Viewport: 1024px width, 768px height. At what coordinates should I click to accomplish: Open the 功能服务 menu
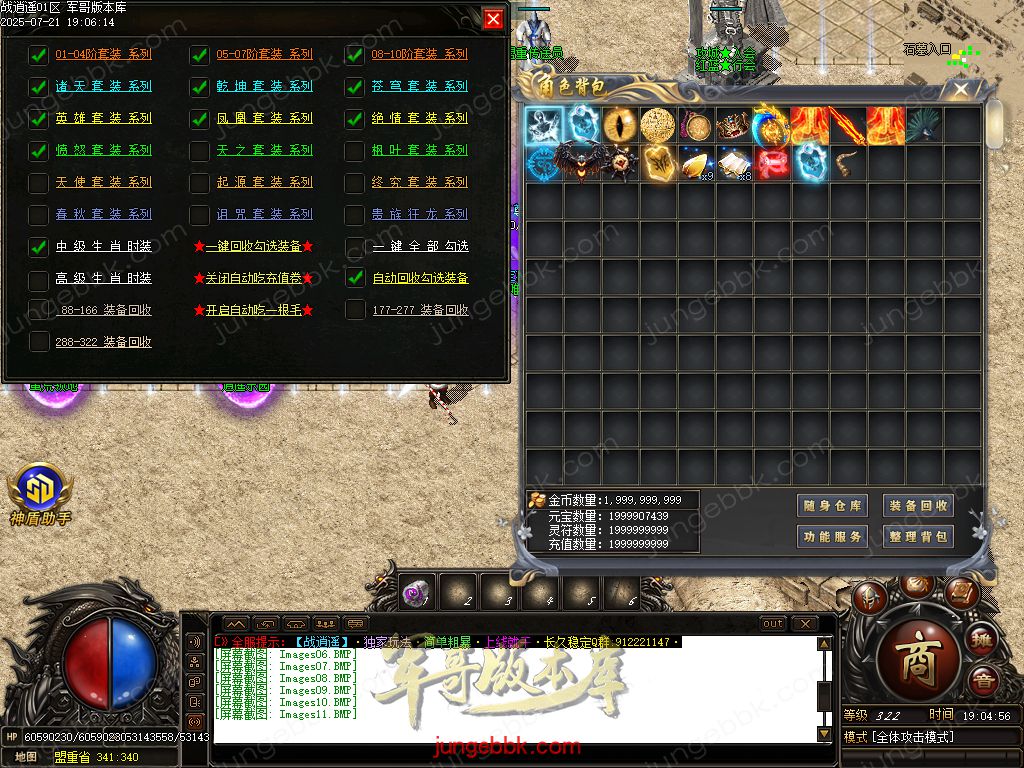click(x=832, y=537)
